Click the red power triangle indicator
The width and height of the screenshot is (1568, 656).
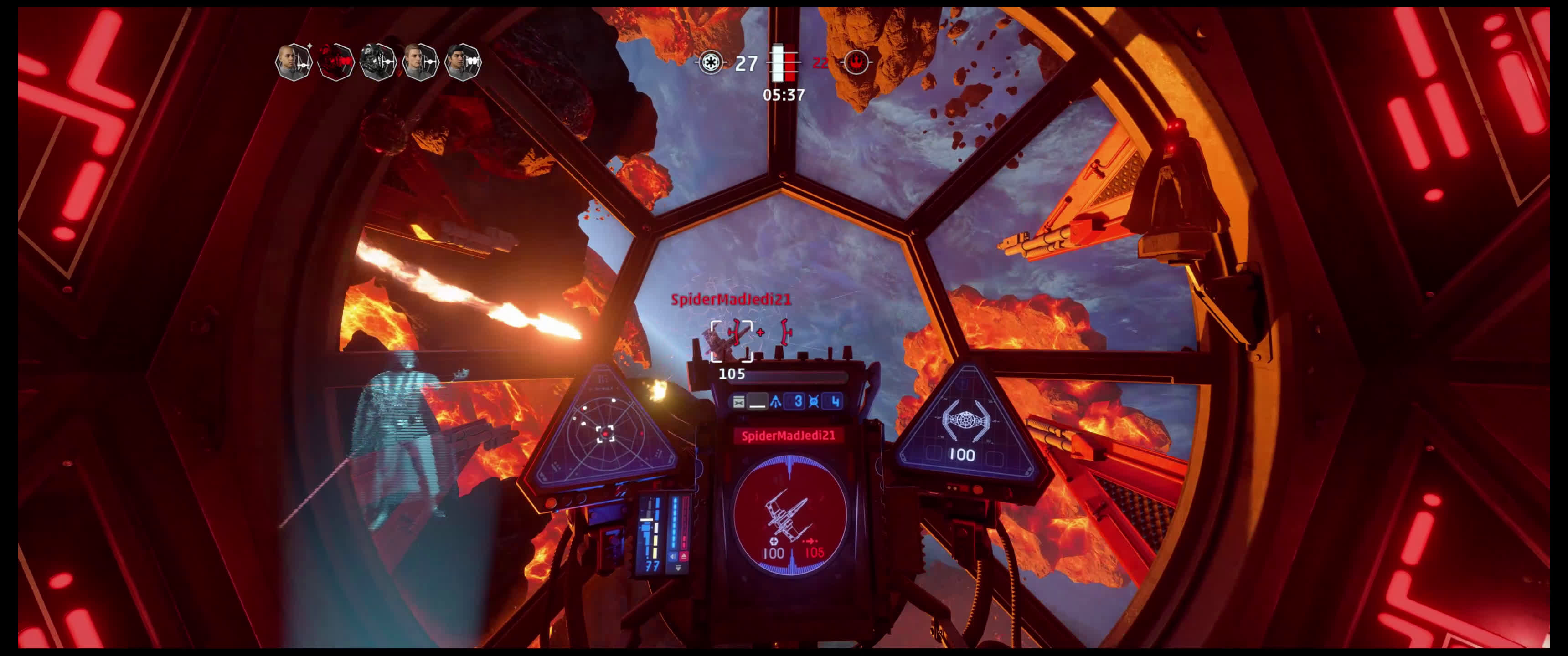(684, 556)
